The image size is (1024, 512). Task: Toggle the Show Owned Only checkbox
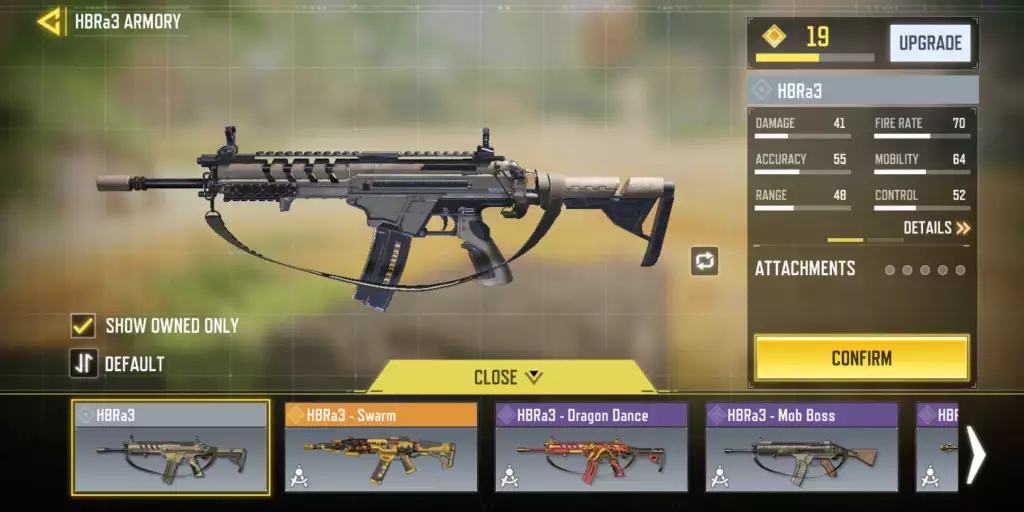(83, 325)
